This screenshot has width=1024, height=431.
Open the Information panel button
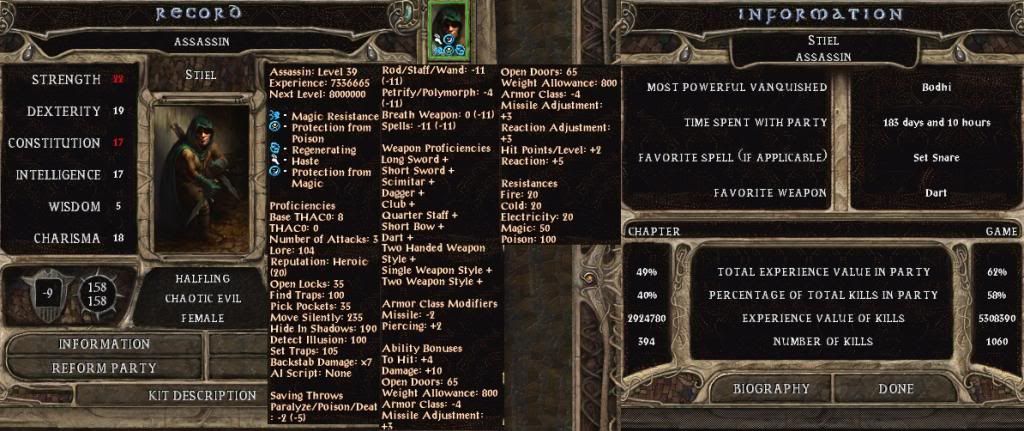tap(104, 344)
